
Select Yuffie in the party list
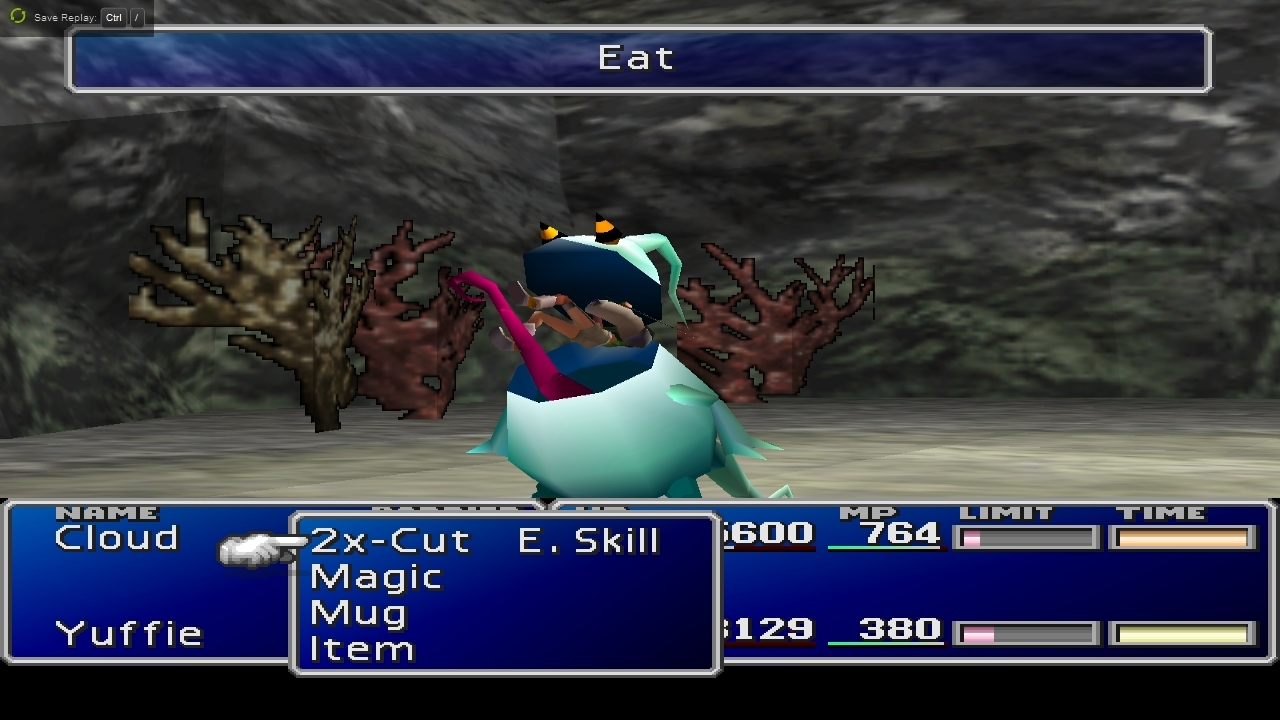pyautogui.click(x=129, y=633)
